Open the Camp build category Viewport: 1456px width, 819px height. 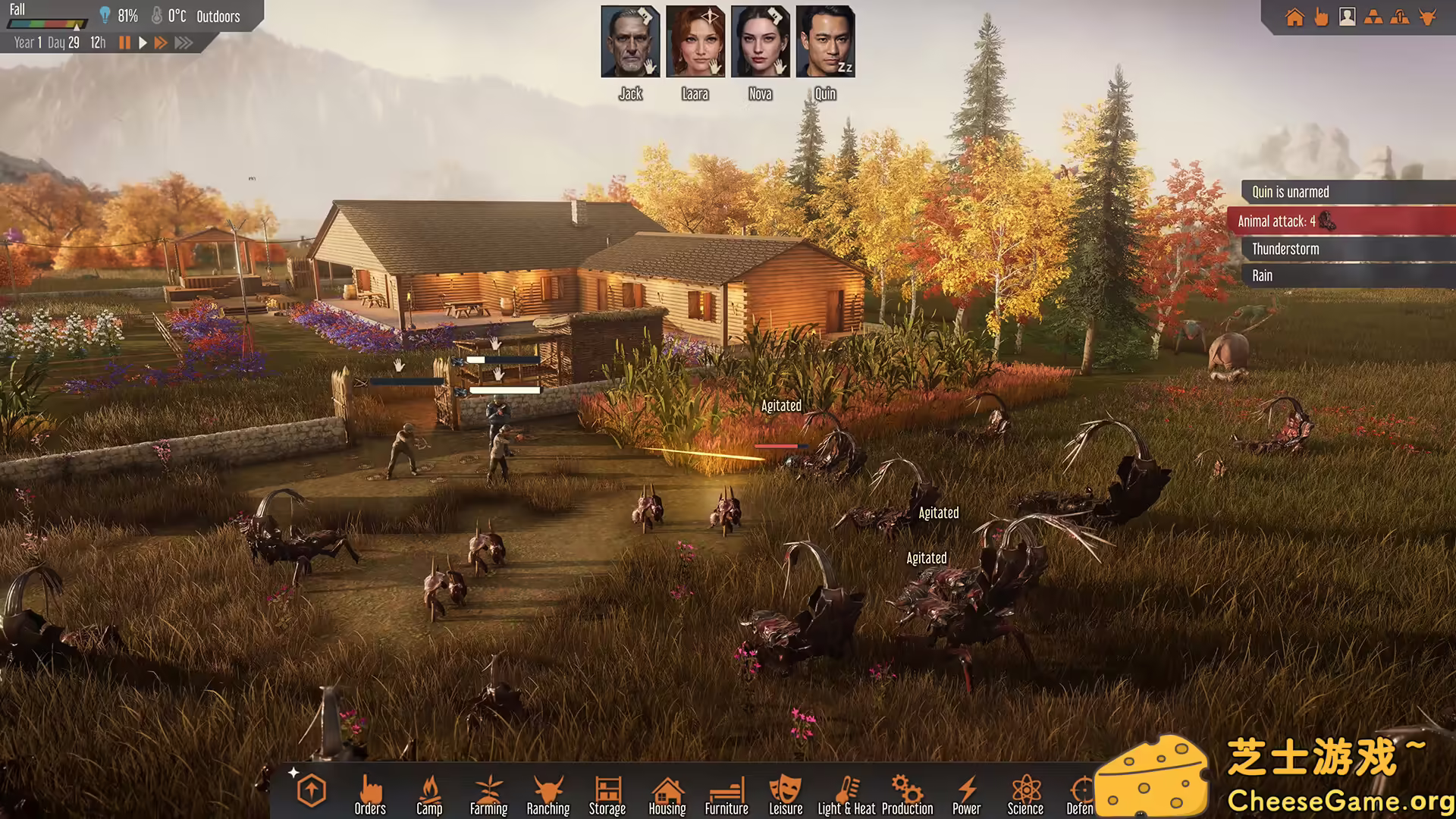click(x=429, y=794)
